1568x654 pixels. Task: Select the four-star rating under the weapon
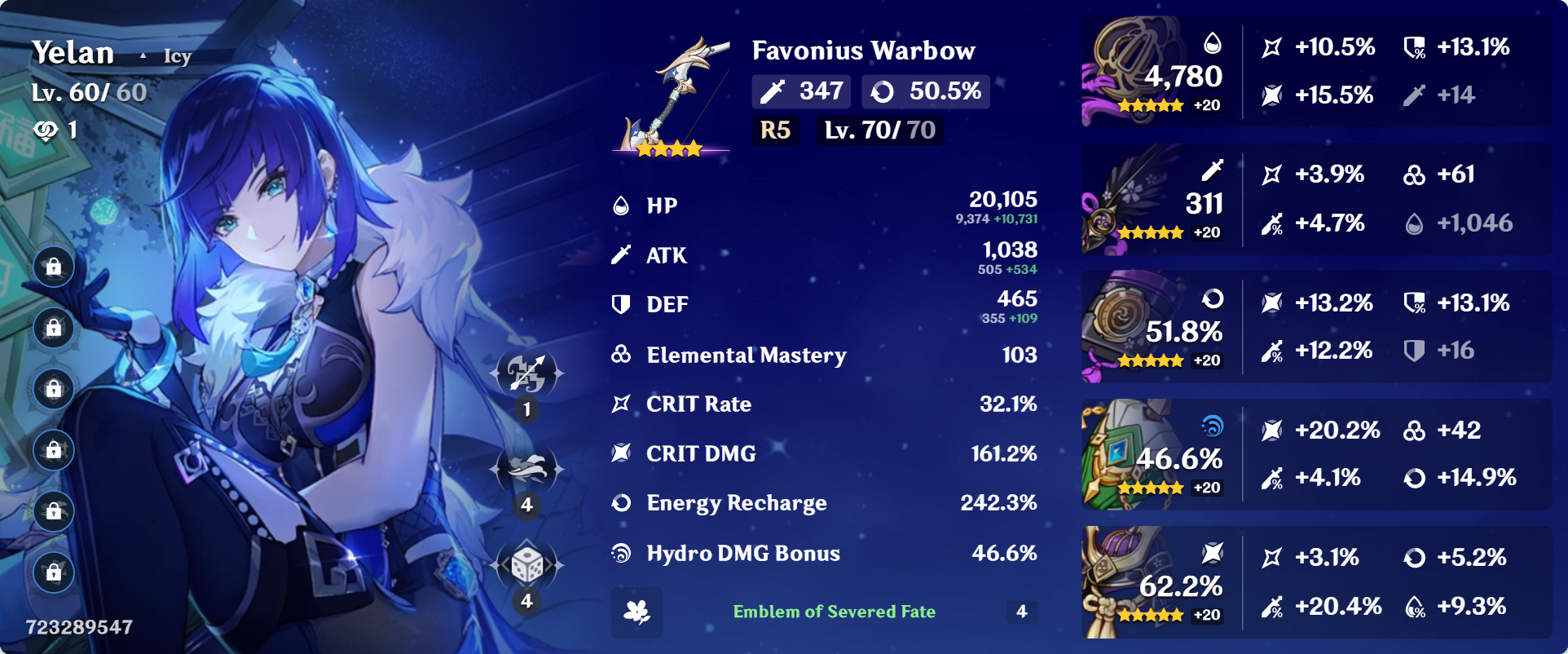point(670,148)
